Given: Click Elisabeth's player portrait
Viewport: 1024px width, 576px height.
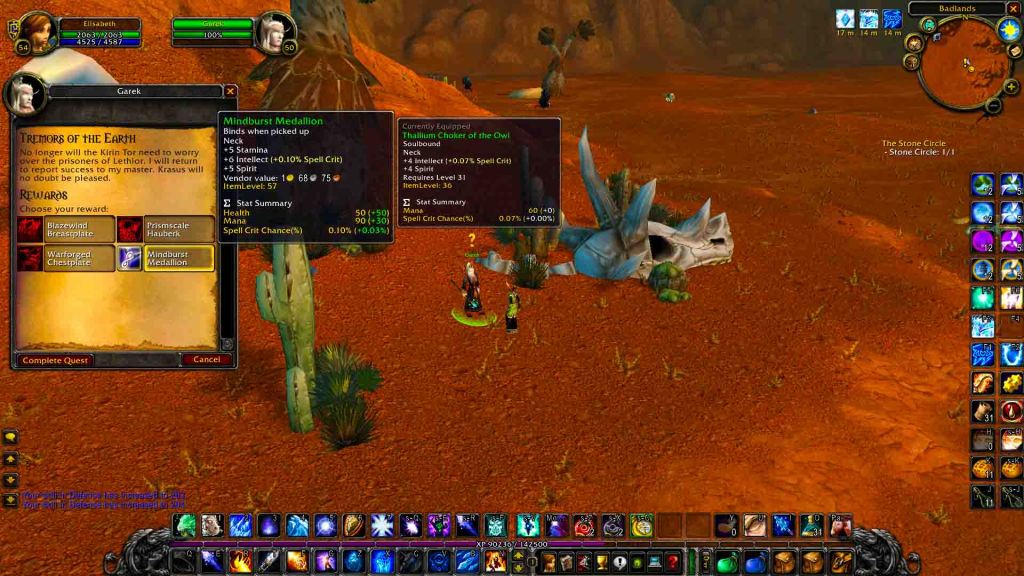Looking at the screenshot, I should (35, 31).
